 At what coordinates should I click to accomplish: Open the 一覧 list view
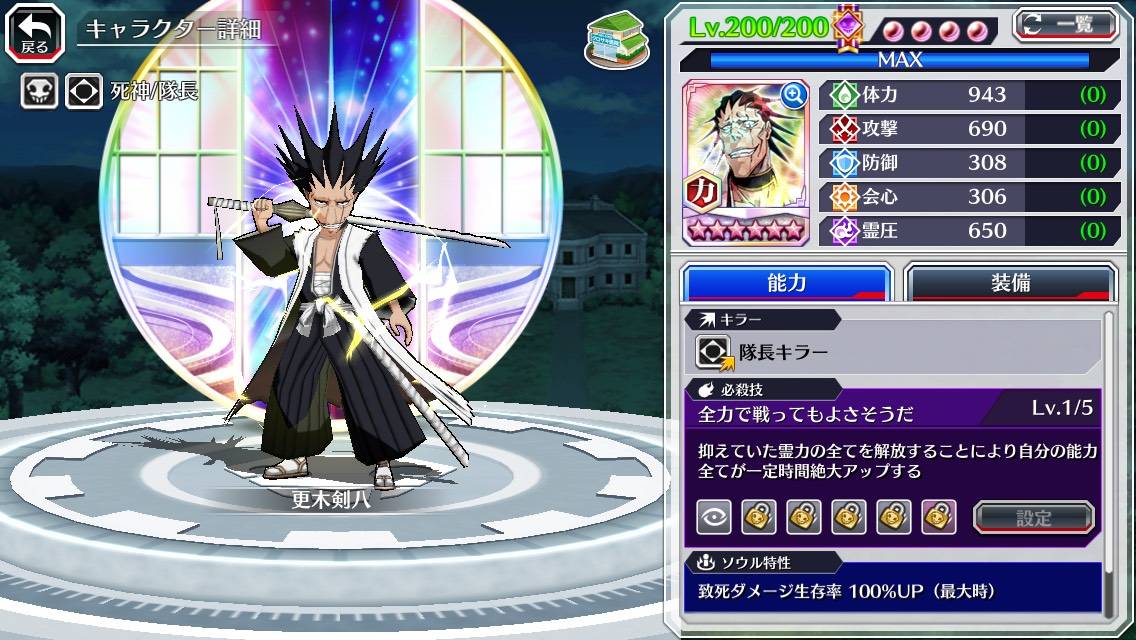(x=1065, y=25)
